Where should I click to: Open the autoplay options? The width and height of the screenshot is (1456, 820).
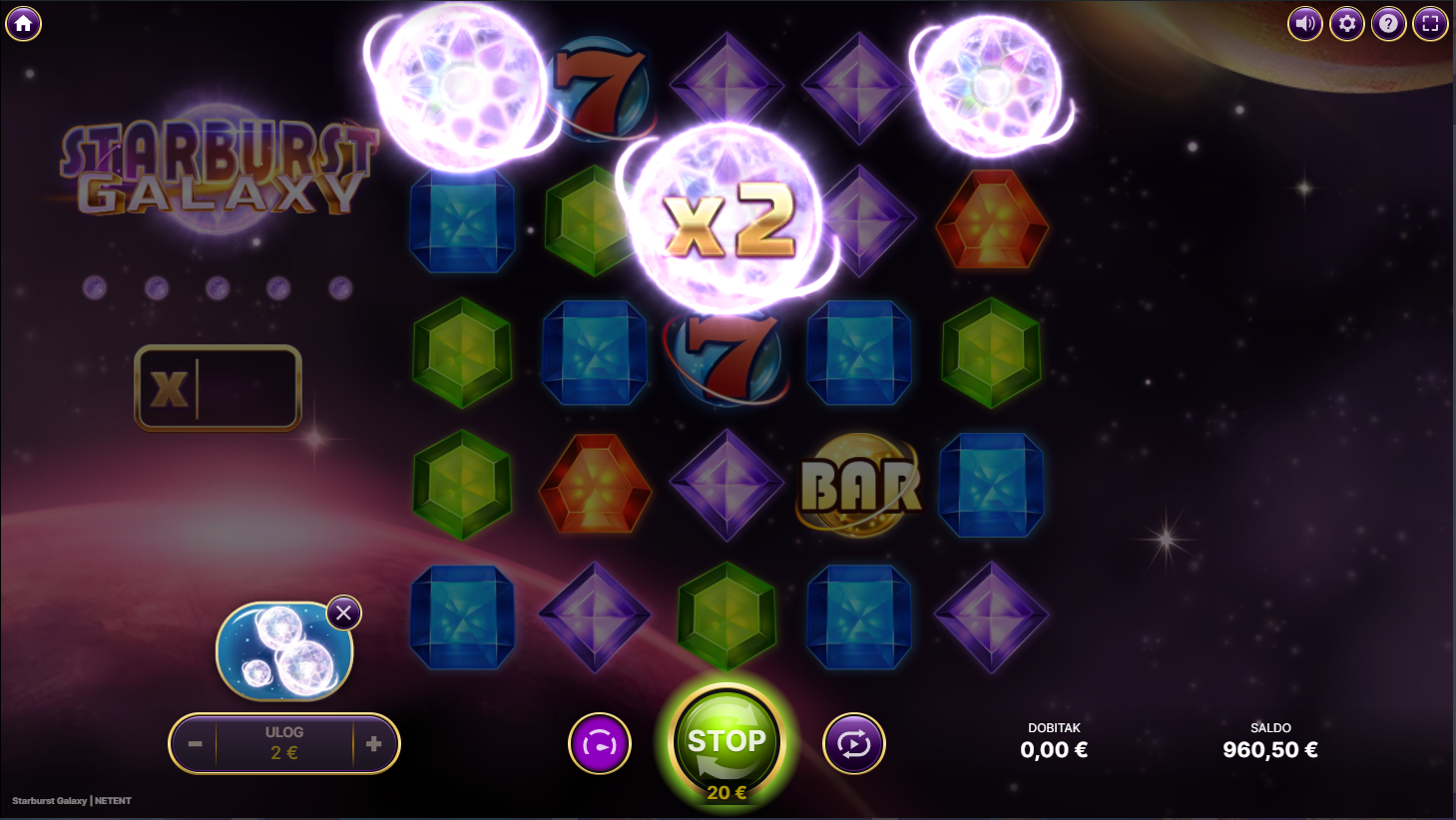(853, 744)
